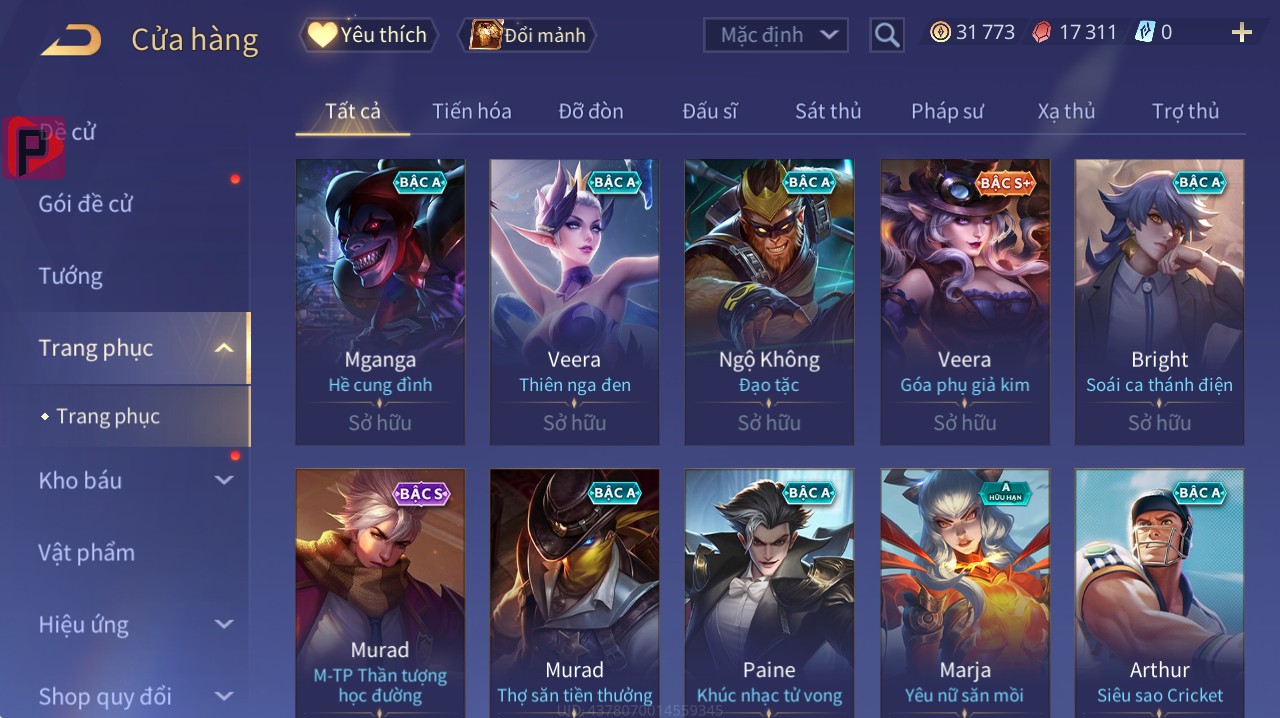Select Mganga Hề cung đình skin card
This screenshot has height=718, width=1280.
[380, 300]
